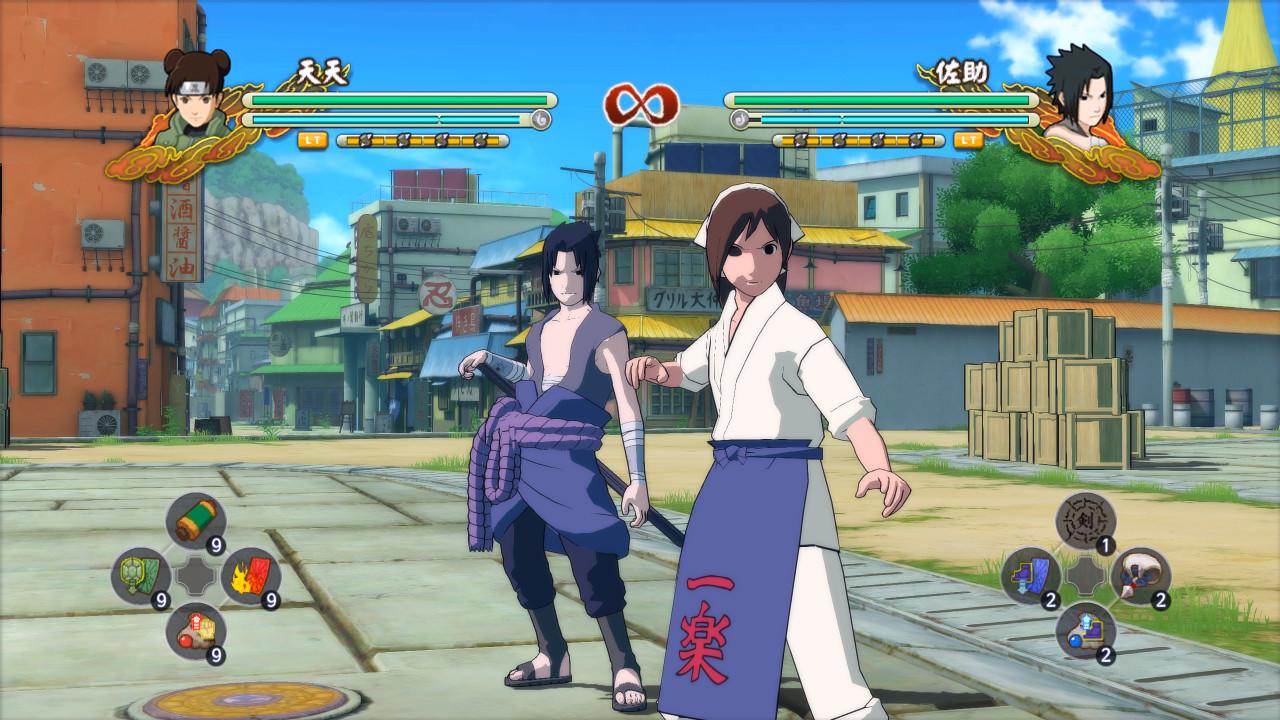Select the green scroll item slot
This screenshot has width=1280, height=720.
coord(195,521)
